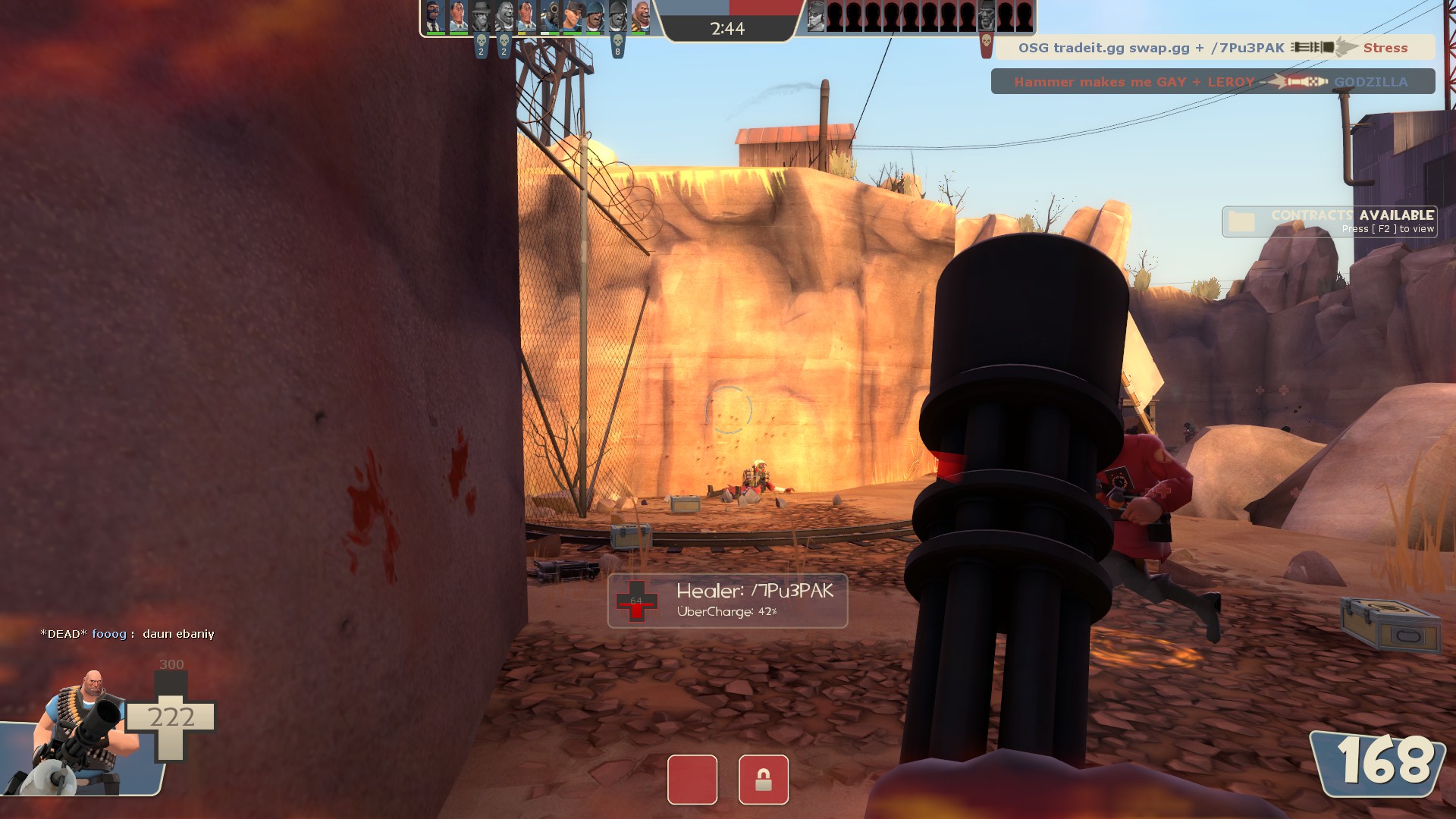Click the unlocked red control point icon
1456x819 pixels.
pos(692,779)
